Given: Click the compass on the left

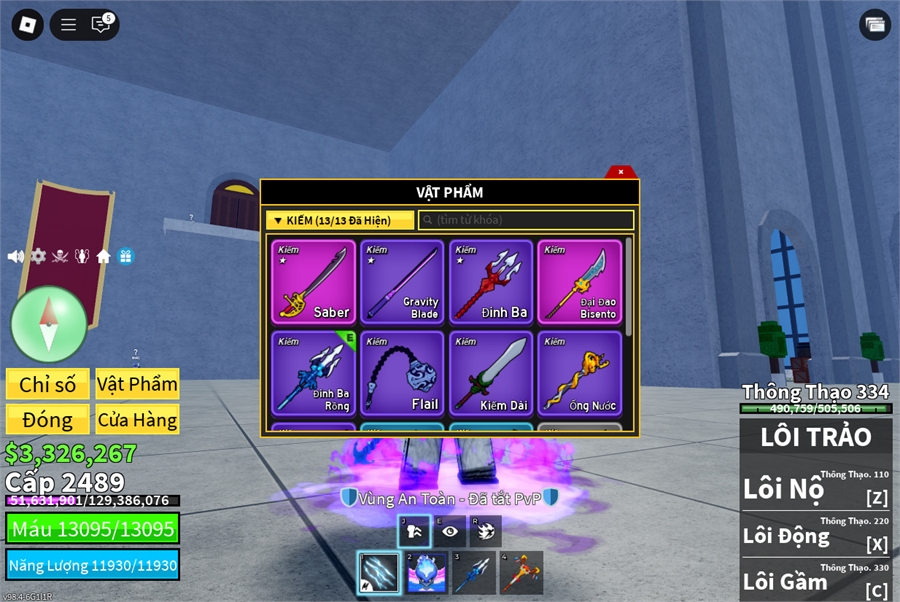Looking at the screenshot, I should [48, 324].
